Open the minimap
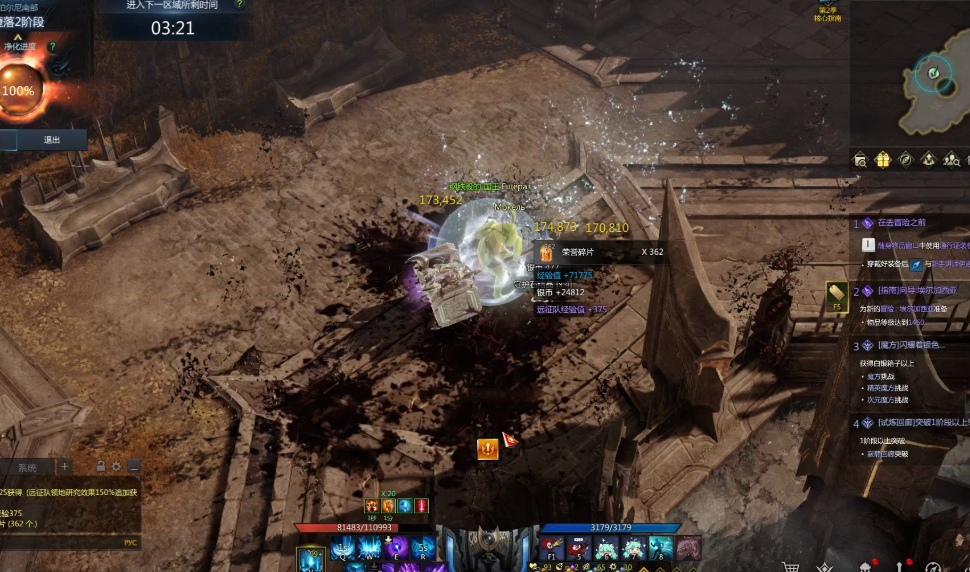The image size is (970, 572). click(x=935, y=76)
